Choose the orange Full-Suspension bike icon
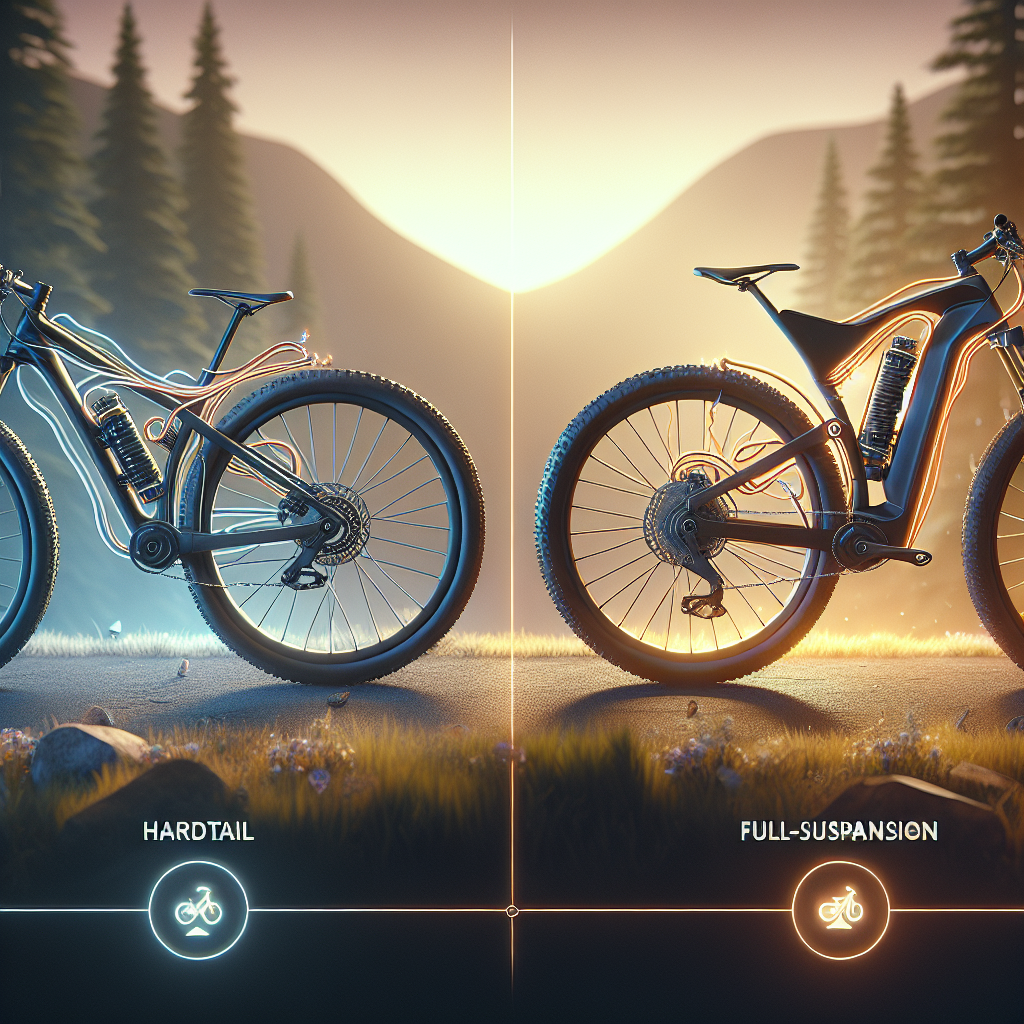The width and height of the screenshot is (1024, 1024). (840, 911)
